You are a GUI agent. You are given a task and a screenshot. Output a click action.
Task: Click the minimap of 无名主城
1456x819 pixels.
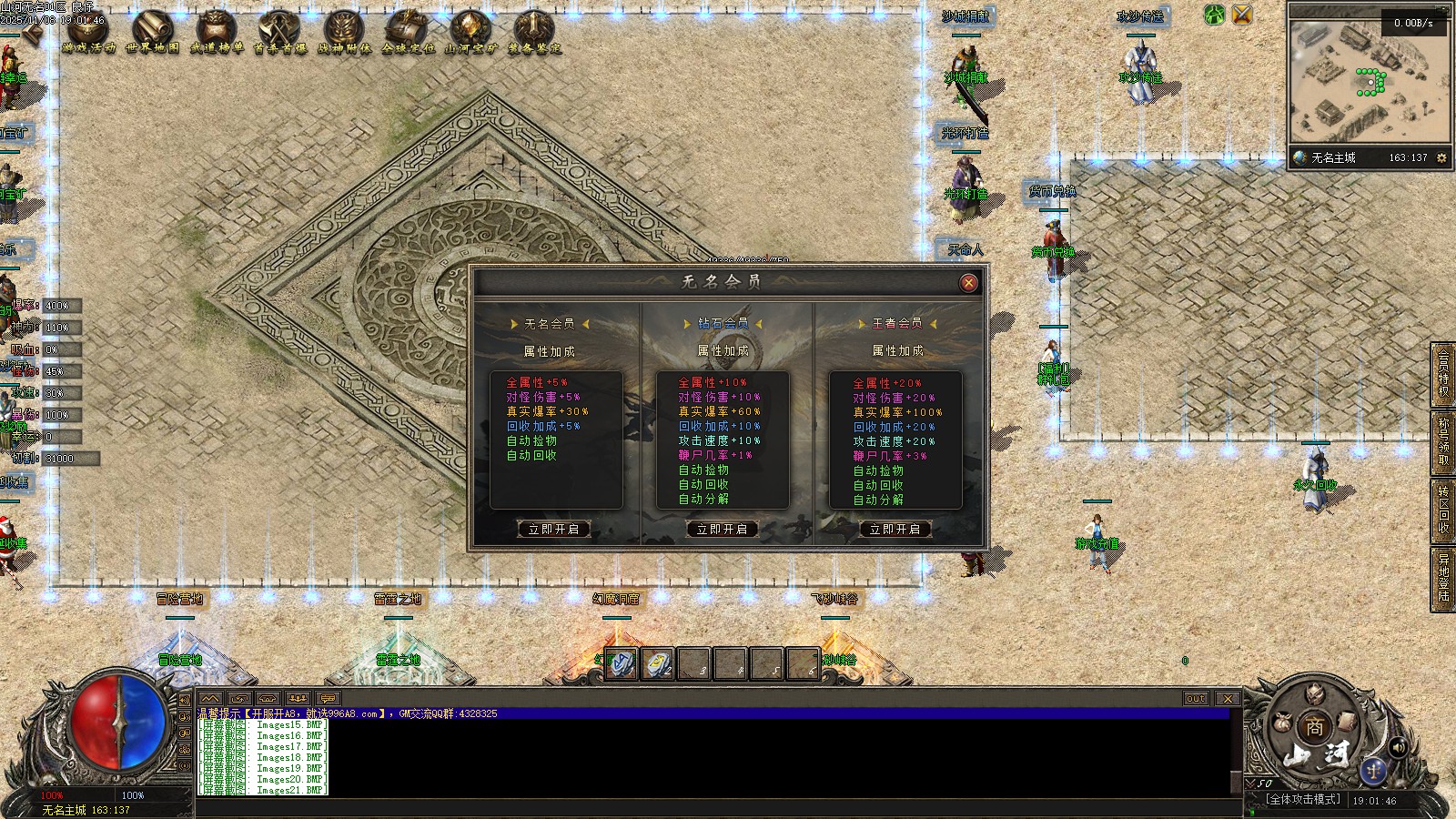[1369, 75]
